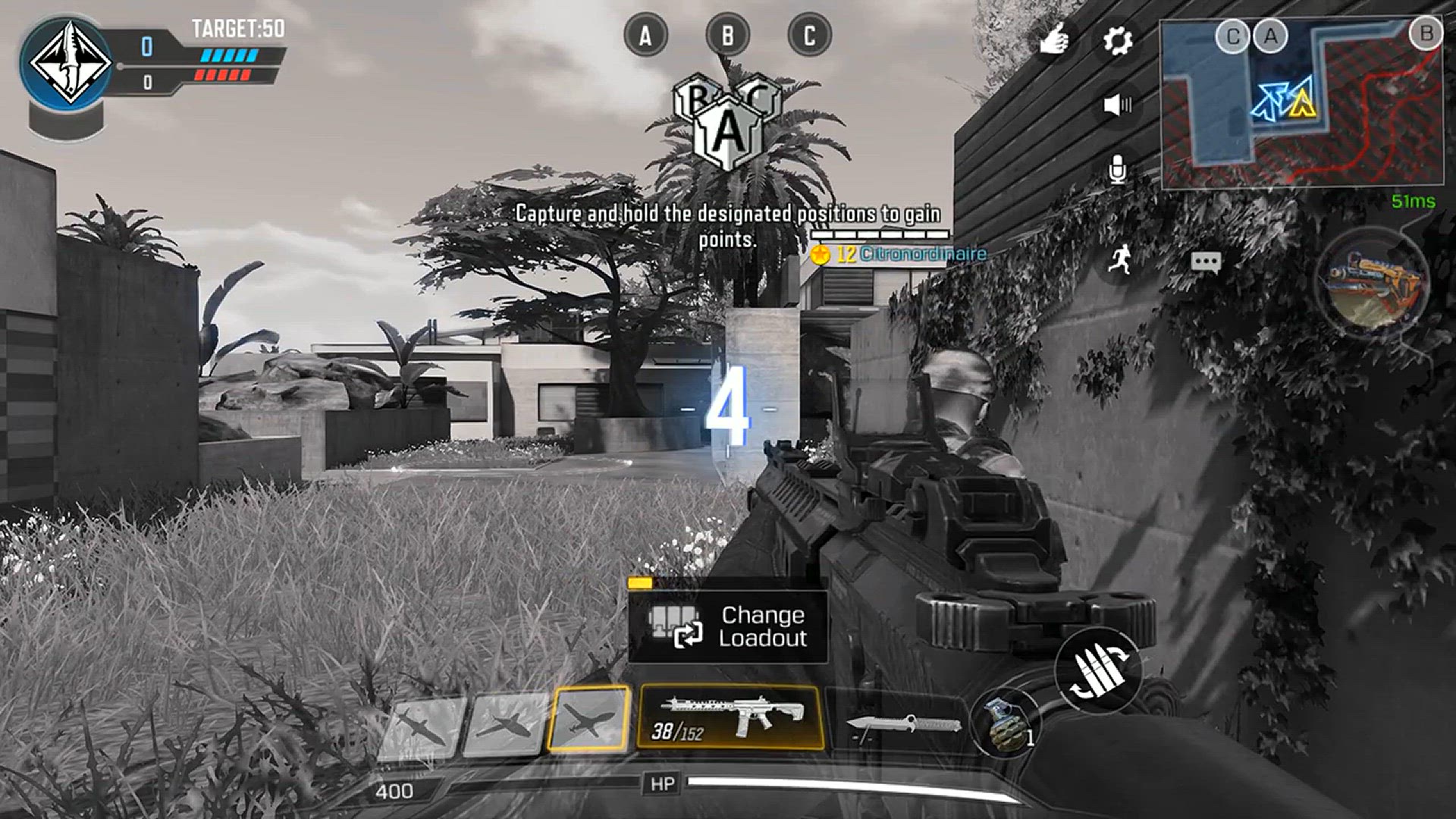Tap the reload bullets button

tap(1098, 670)
